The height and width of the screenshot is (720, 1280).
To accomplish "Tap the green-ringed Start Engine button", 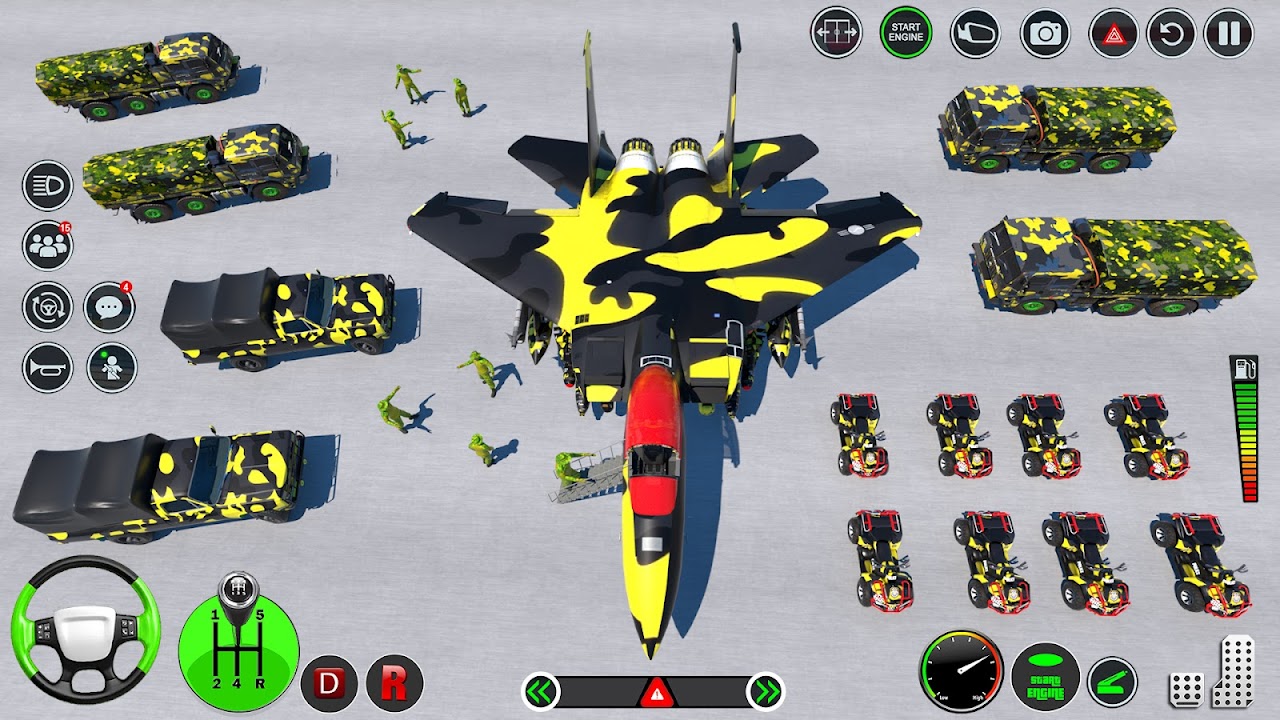I will click(x=905, y=33).
